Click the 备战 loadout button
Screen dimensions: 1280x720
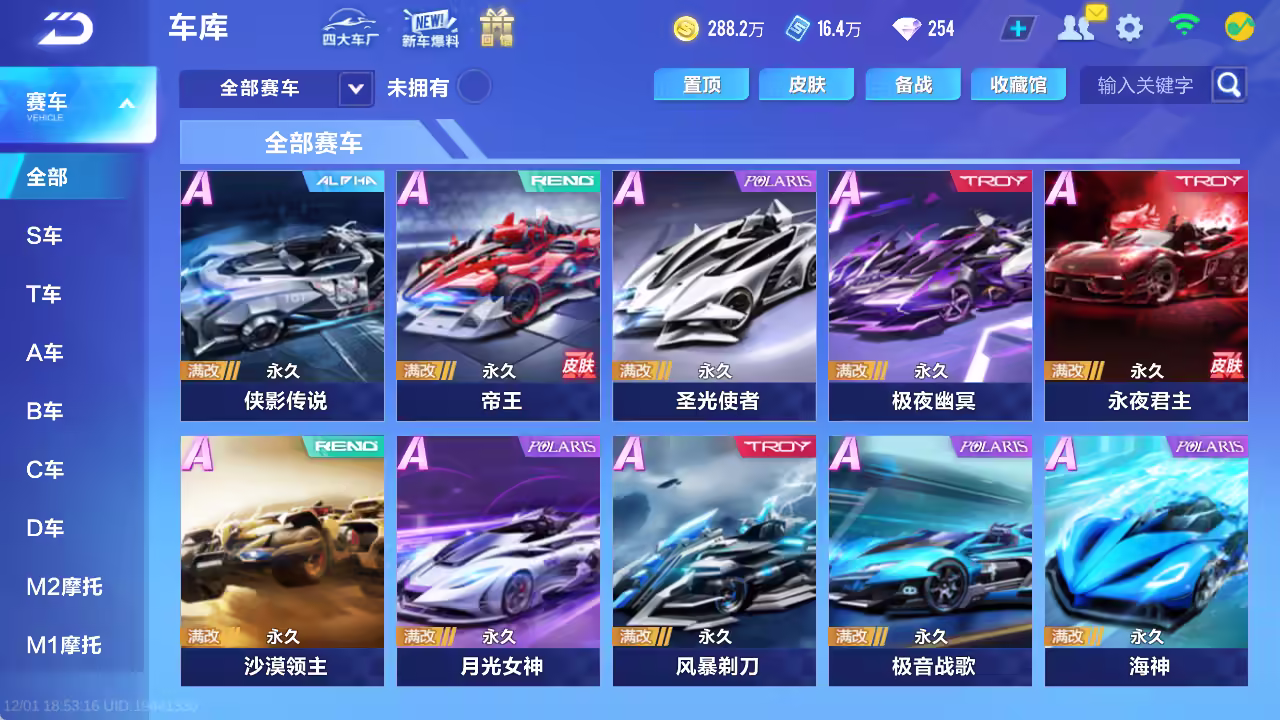click(x=913, y=85)
